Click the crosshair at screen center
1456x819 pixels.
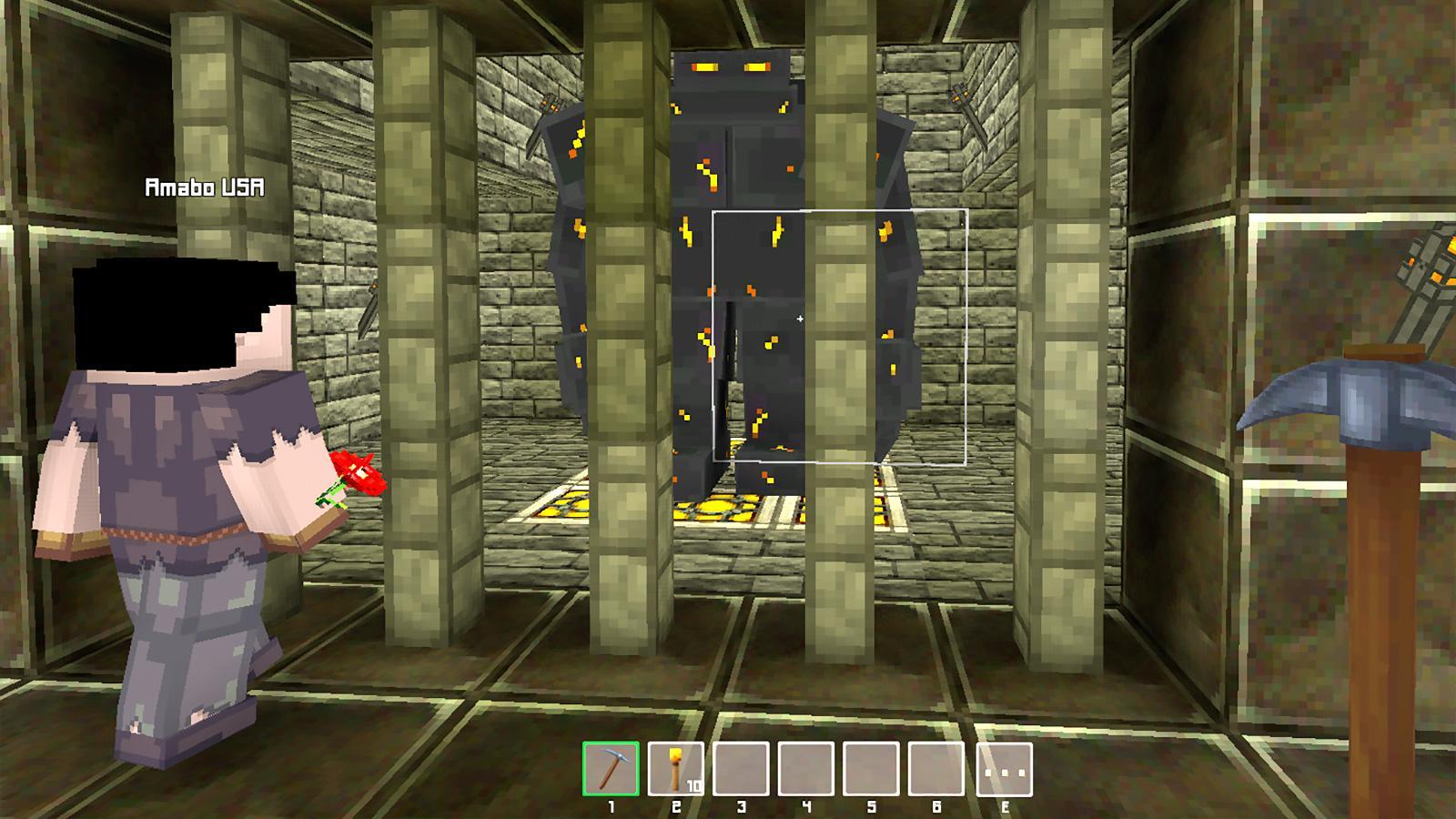point(799,319)
